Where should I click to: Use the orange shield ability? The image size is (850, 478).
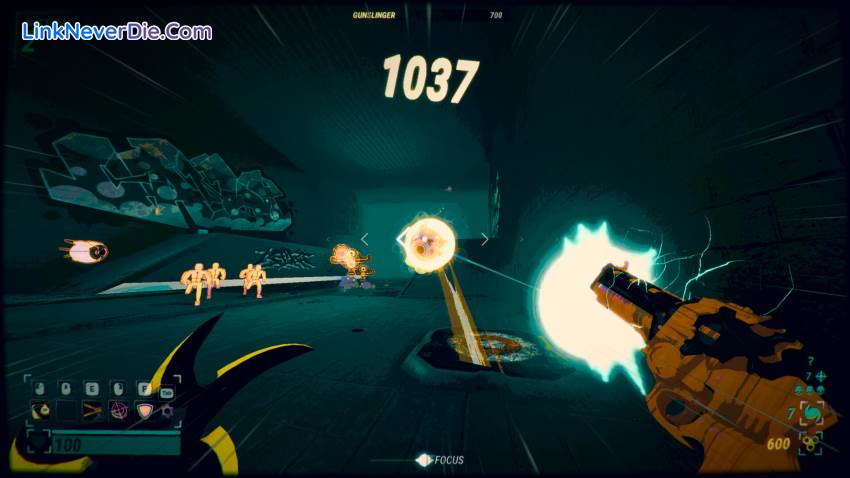[x=144, y=410]
